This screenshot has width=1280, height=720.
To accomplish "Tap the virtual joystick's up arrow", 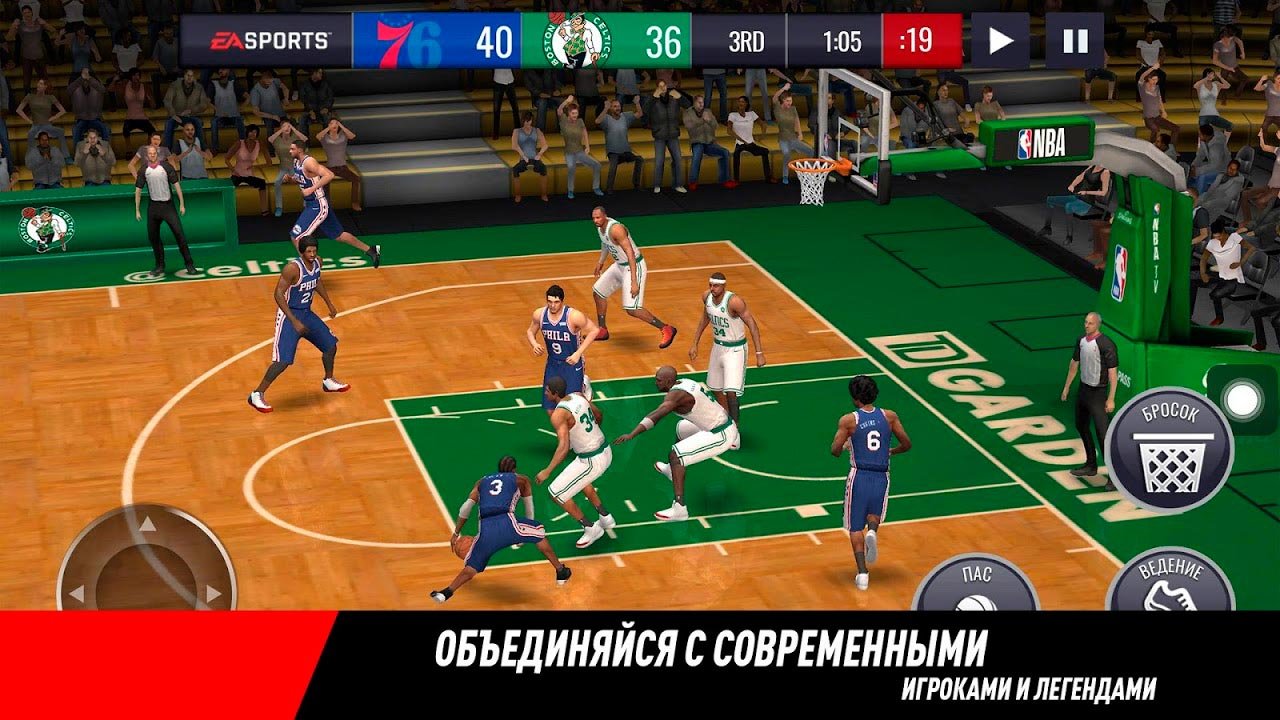I will [147, 522].
